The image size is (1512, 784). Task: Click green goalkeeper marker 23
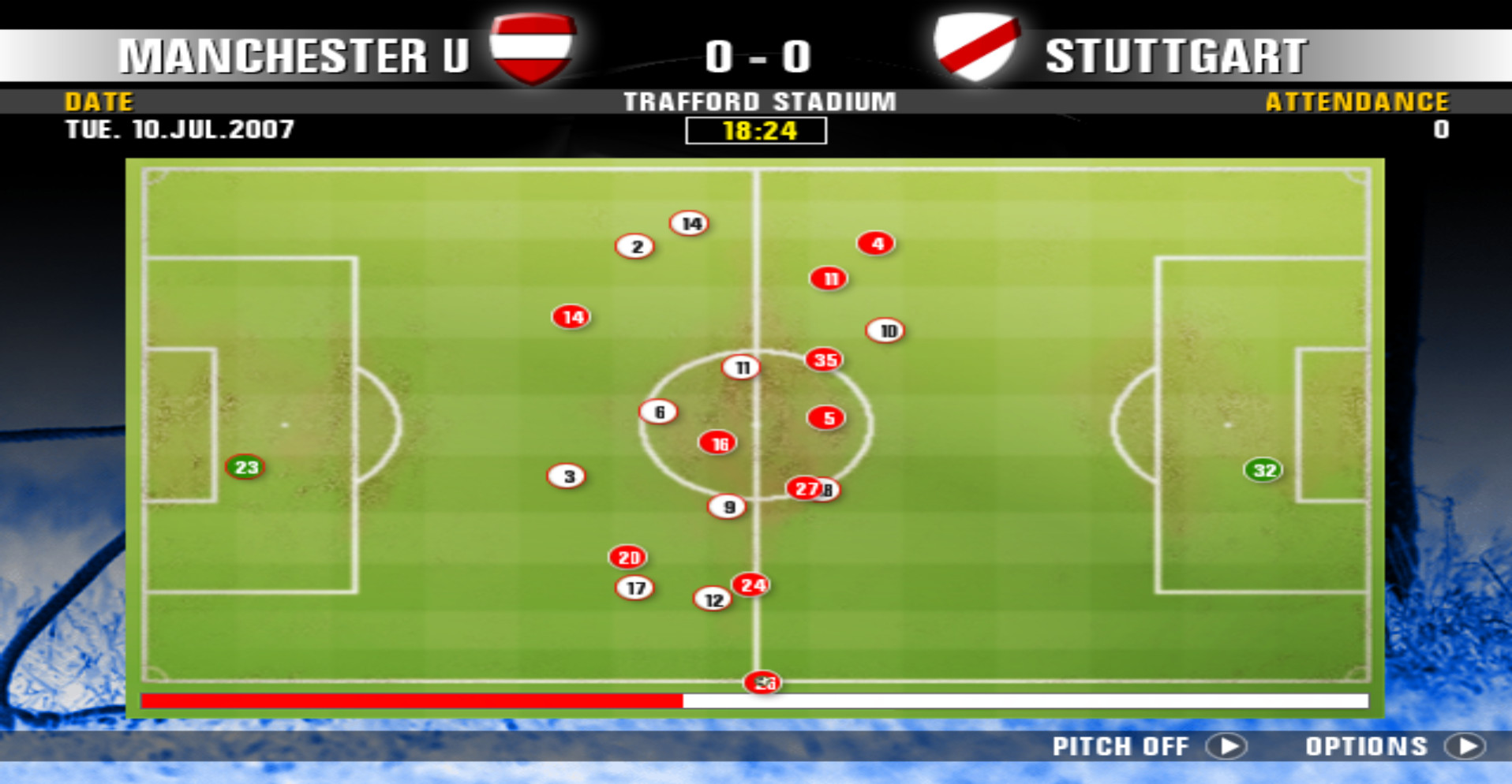pyautogui.click(x=245, y=466)
